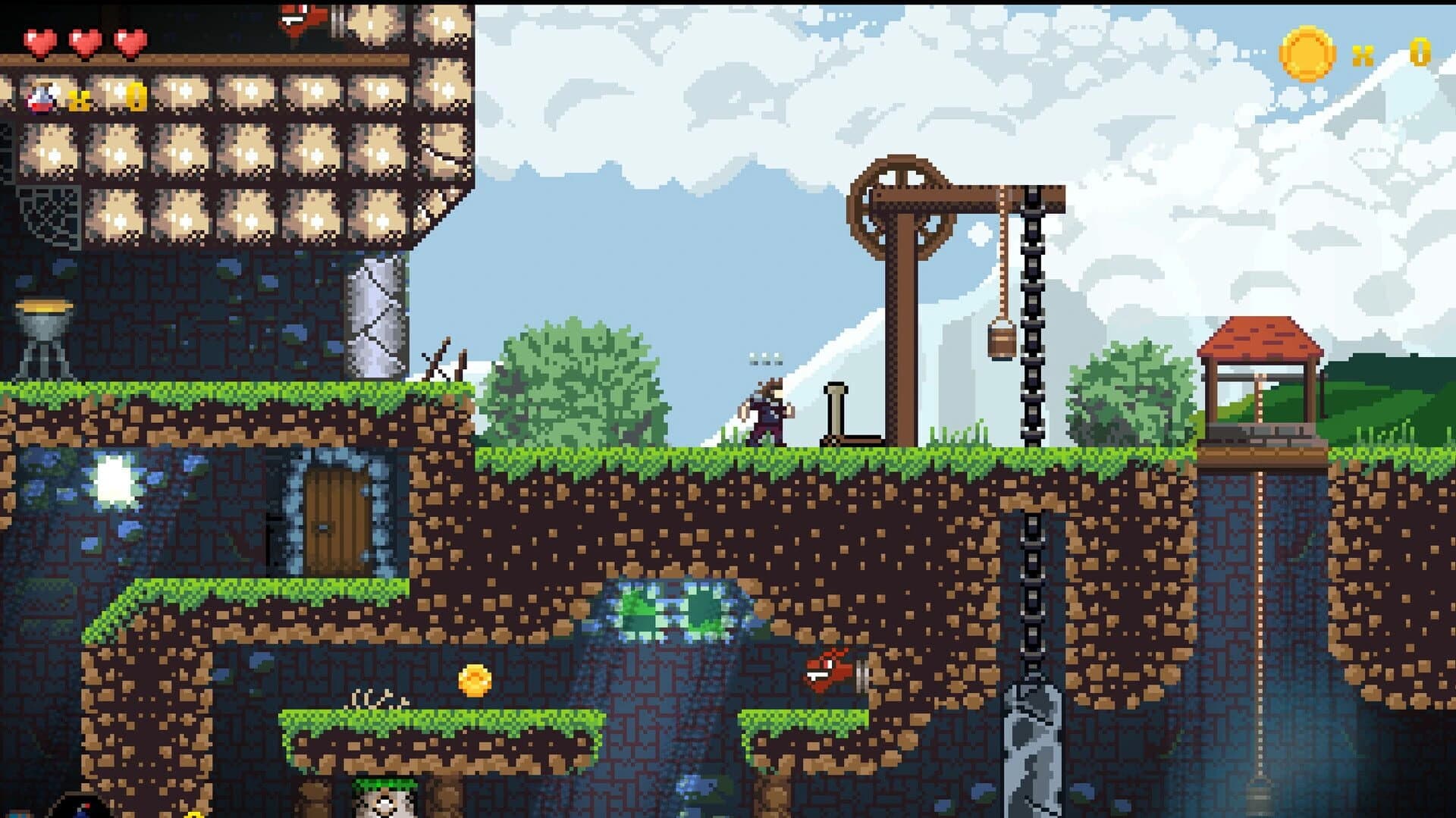Viewport: 1456px width, 818px height.
Task: Click the hanging bucket on the chain
Action: (x=1001, y=341)
